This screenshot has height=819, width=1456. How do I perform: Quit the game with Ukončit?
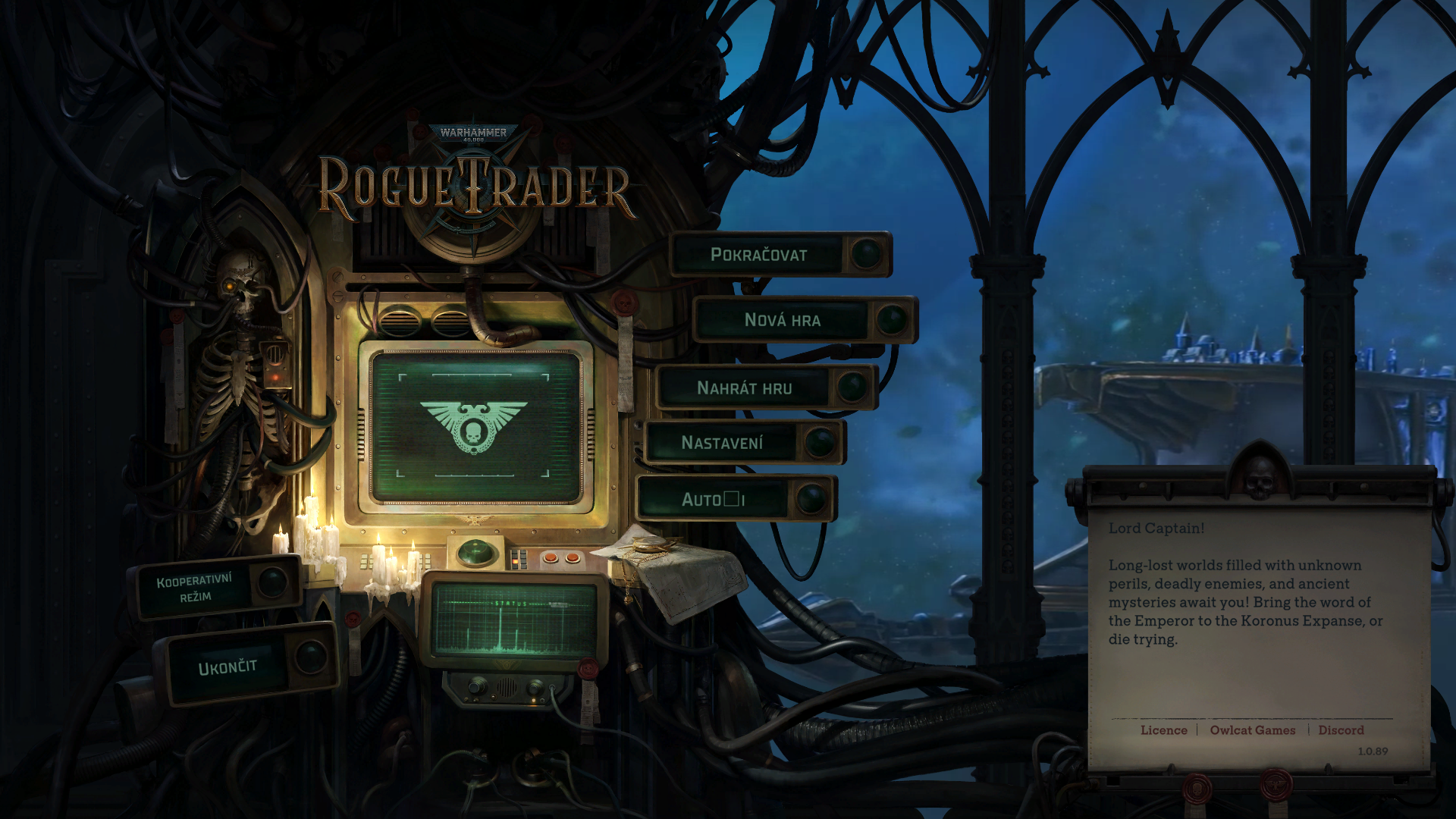(x=227, y=667)
